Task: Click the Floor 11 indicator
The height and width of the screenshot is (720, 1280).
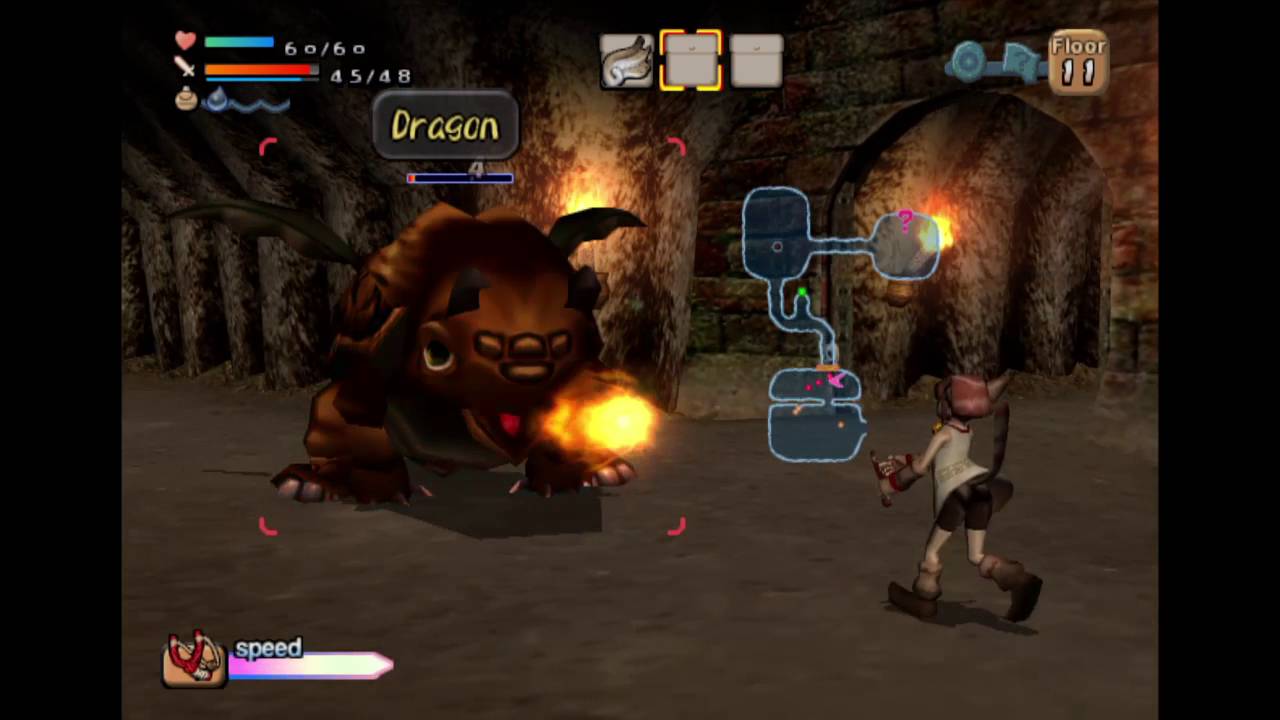Action: (1078, 62)
